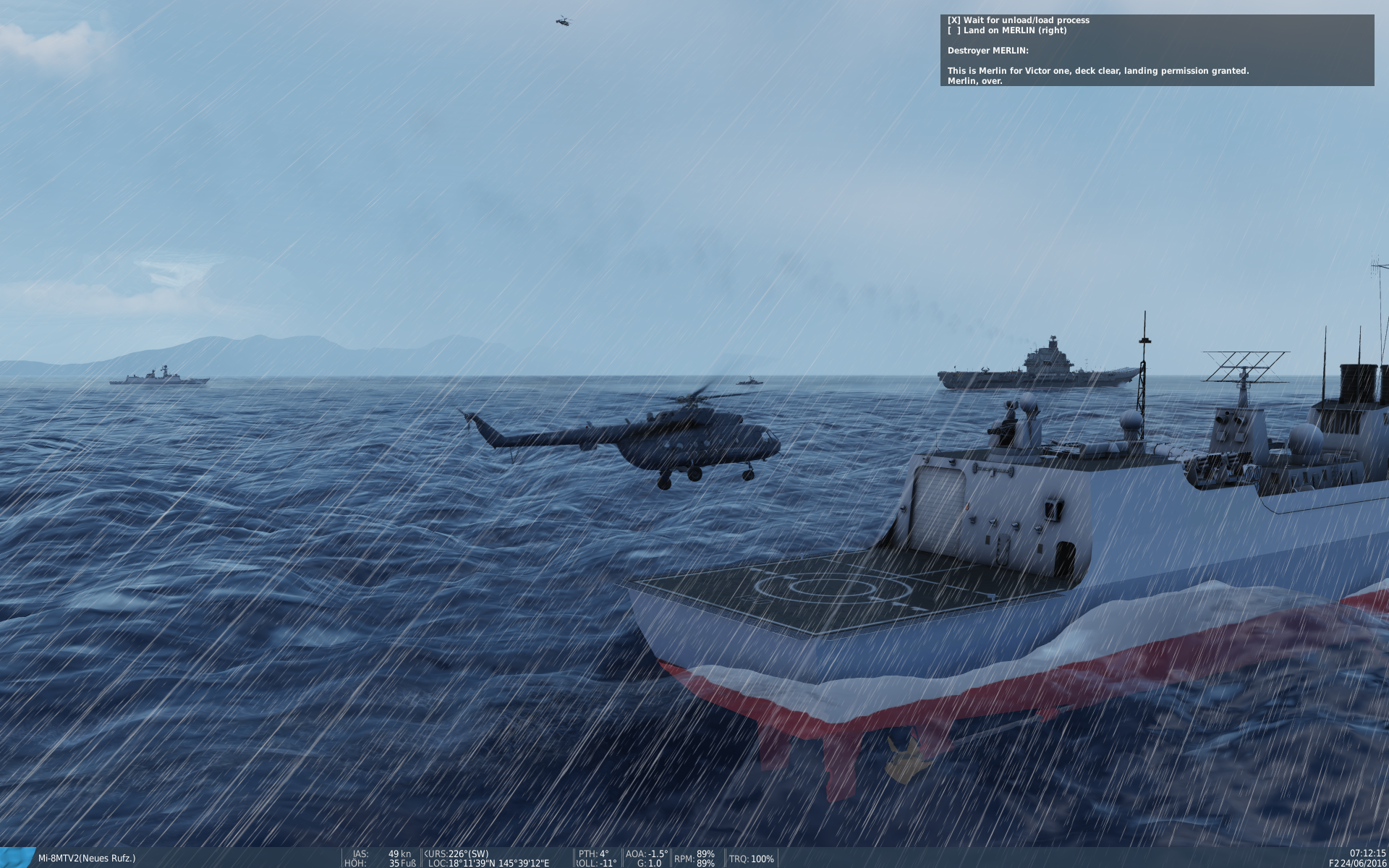
Task: Click the G-load indicator
Action: [x=649, y=862]
